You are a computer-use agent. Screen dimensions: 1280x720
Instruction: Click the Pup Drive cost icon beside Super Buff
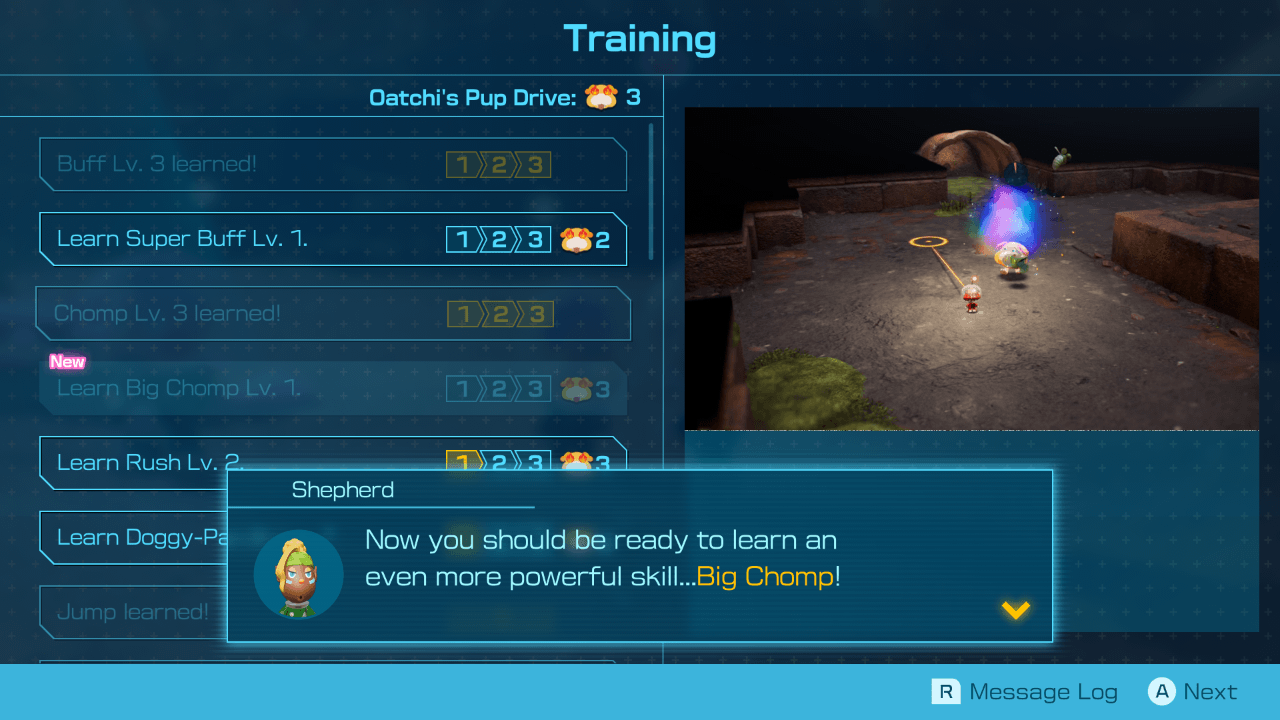point(578,238)
